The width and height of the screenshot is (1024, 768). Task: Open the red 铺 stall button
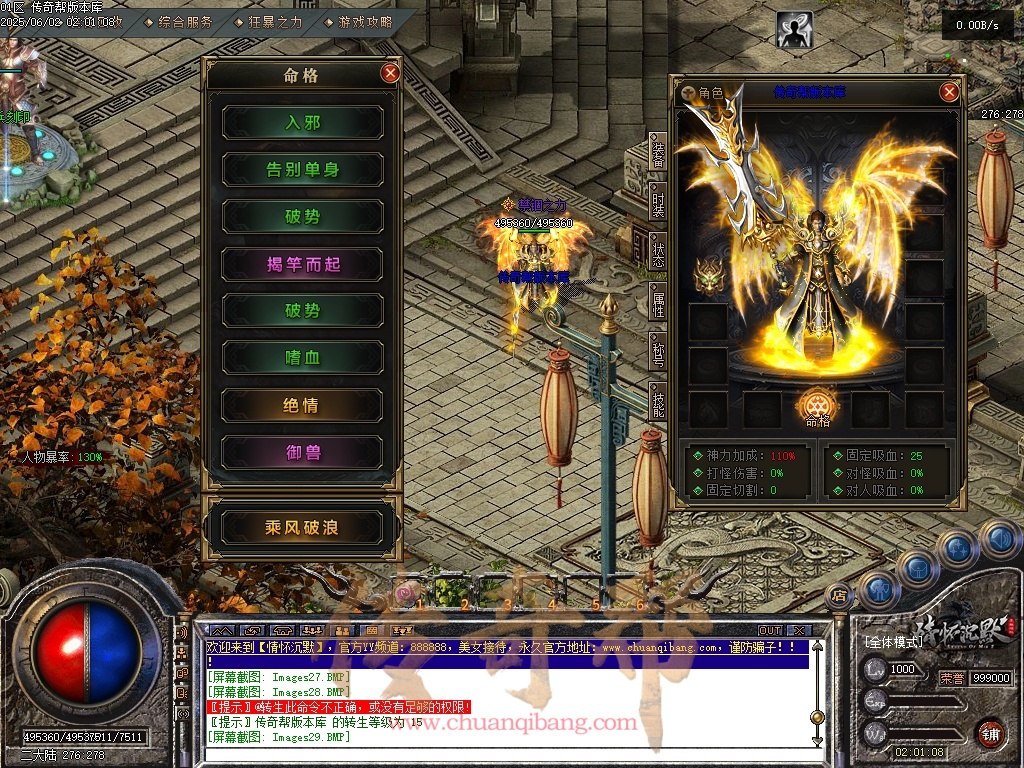coord(991,733)
